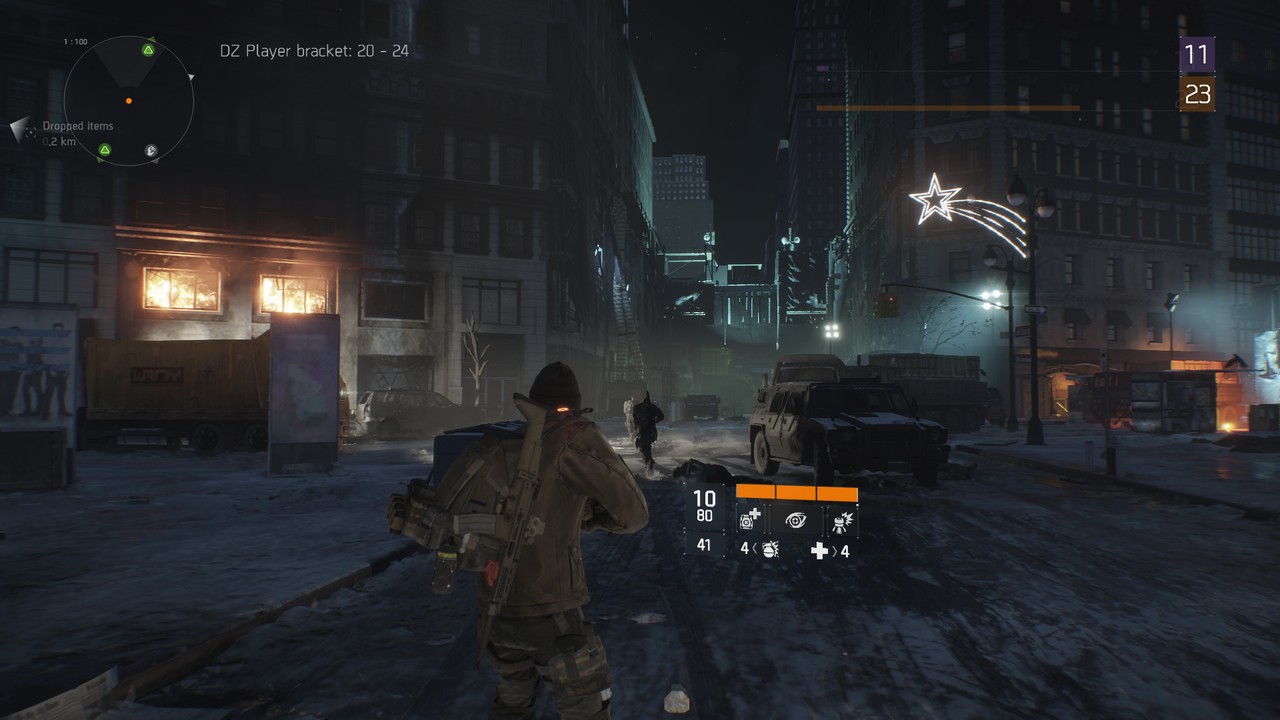Screen dimensions: 1280x720
Task: Deploy the turret skill
Action: pos(840,519)
